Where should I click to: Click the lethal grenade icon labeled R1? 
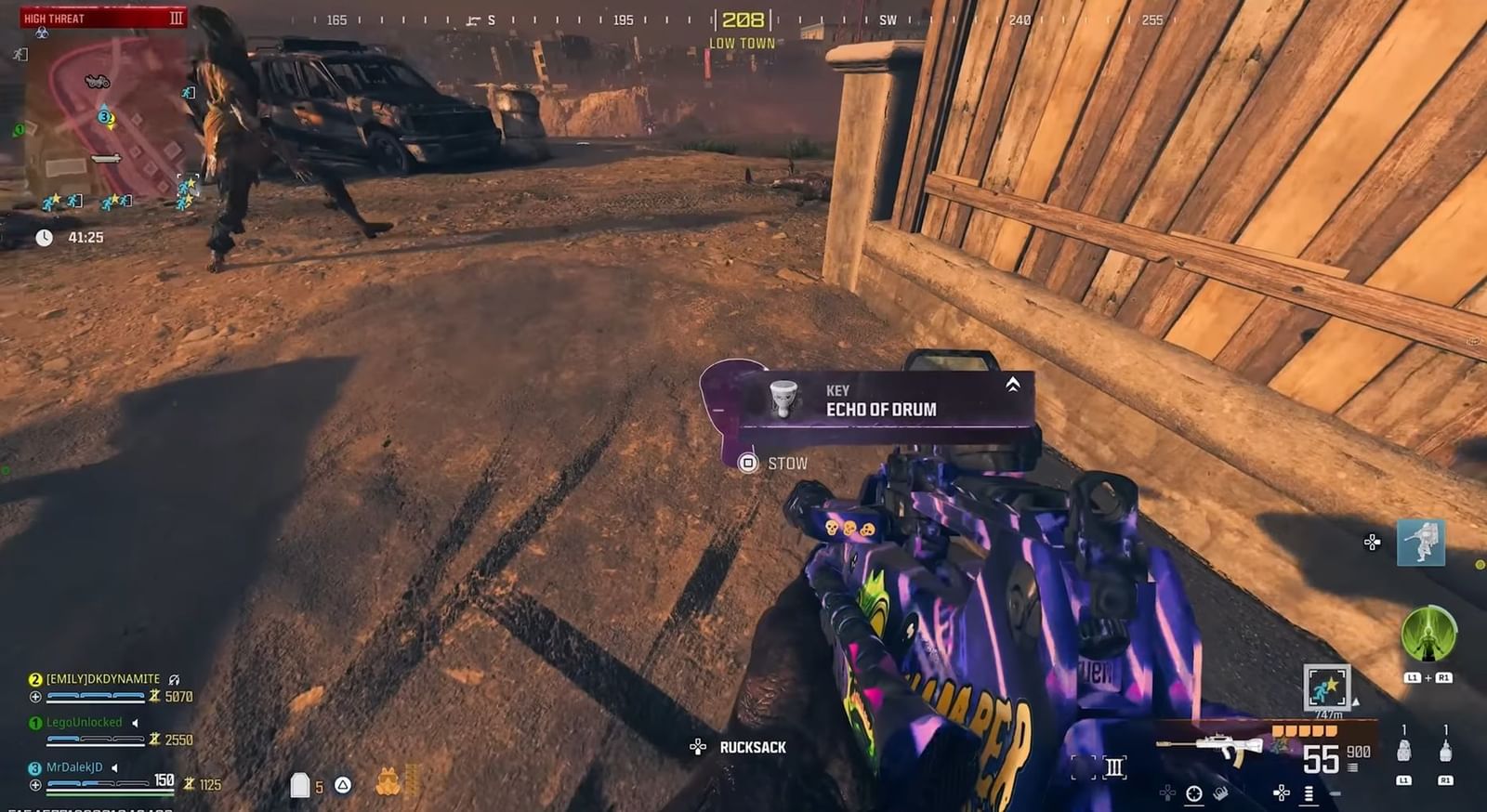click(x=1445, y=750)
